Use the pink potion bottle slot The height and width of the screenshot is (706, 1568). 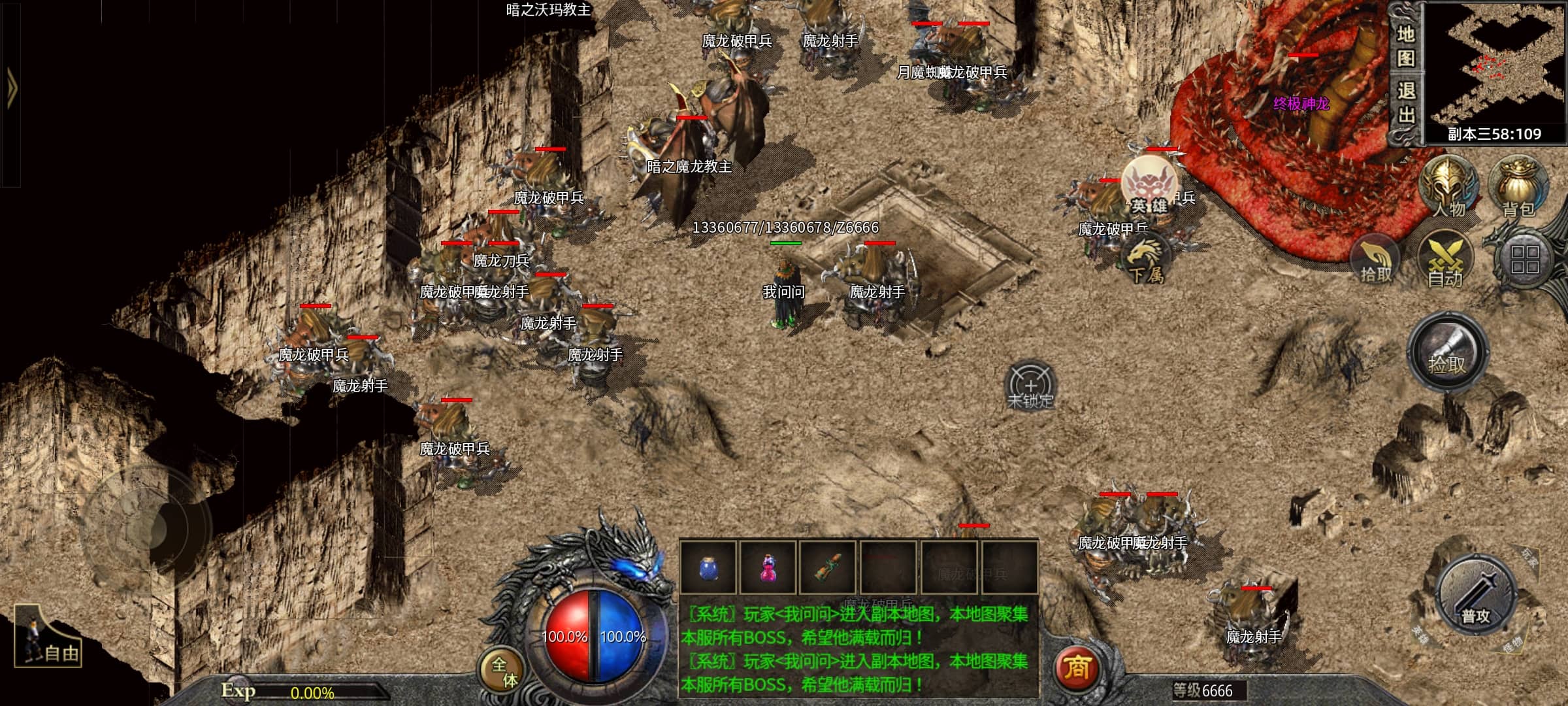click(x=768, y=567)
